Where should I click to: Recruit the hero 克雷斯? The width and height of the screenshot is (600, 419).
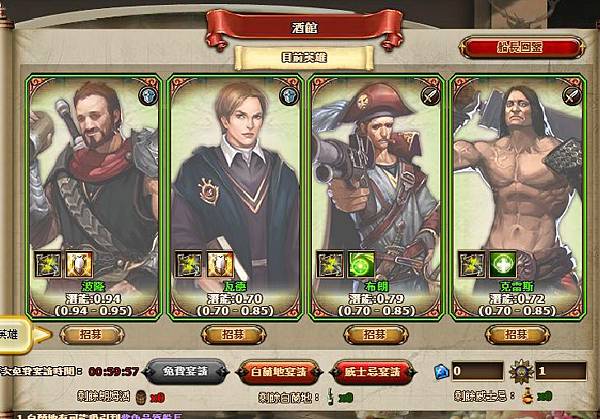coord(511,333)
